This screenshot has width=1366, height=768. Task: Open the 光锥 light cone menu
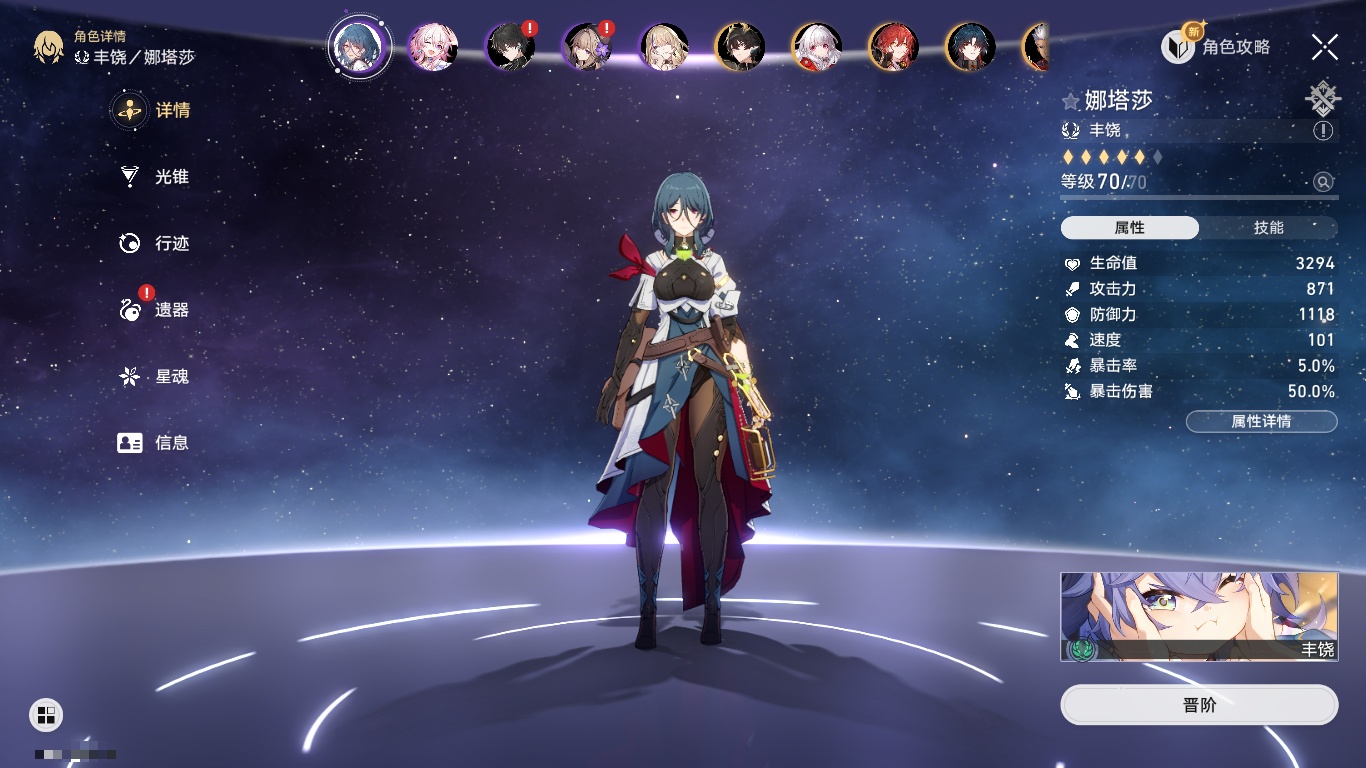click(x=155, y=177)
